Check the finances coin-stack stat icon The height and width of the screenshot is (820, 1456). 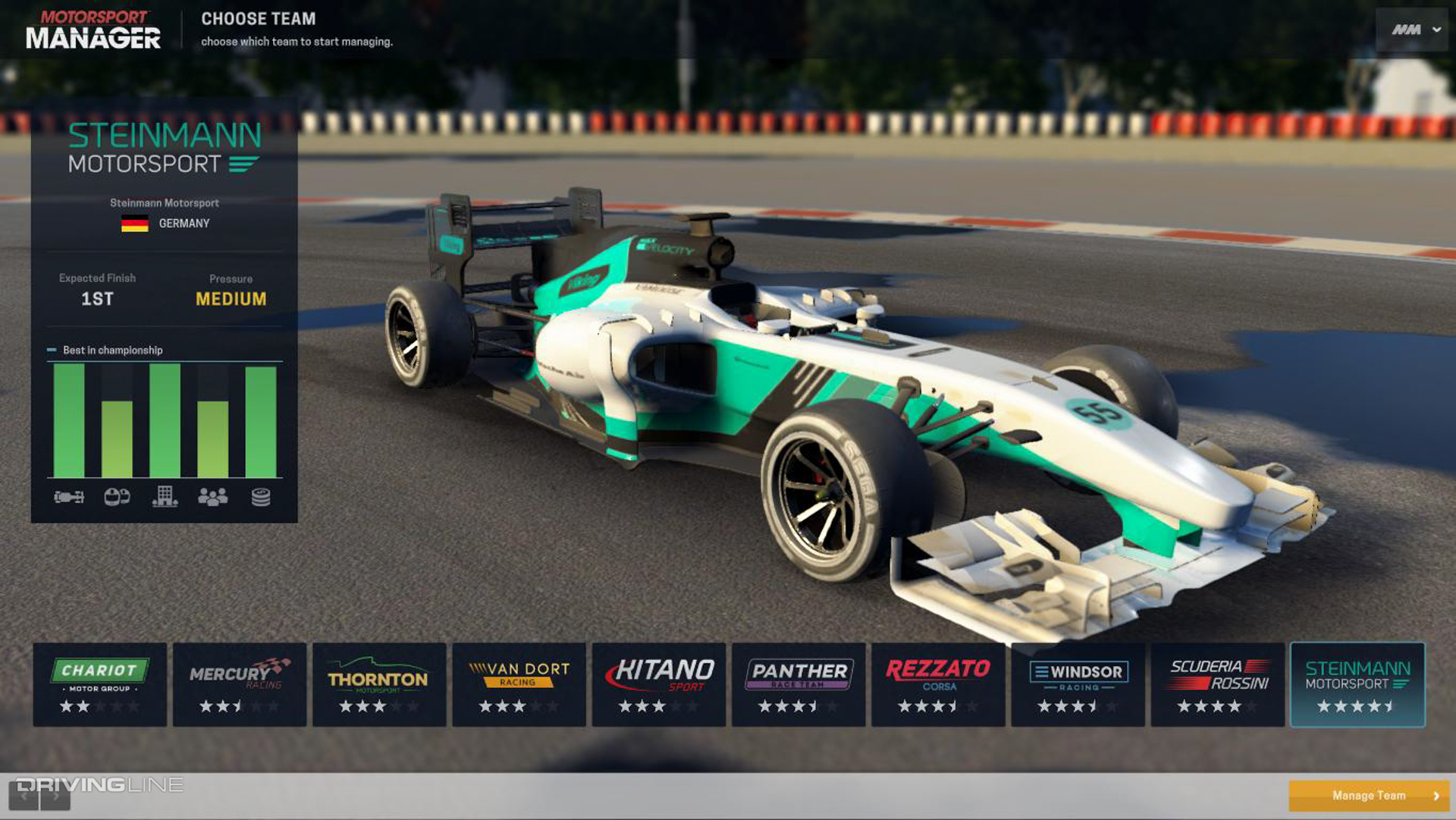click(x=260, y=497)
